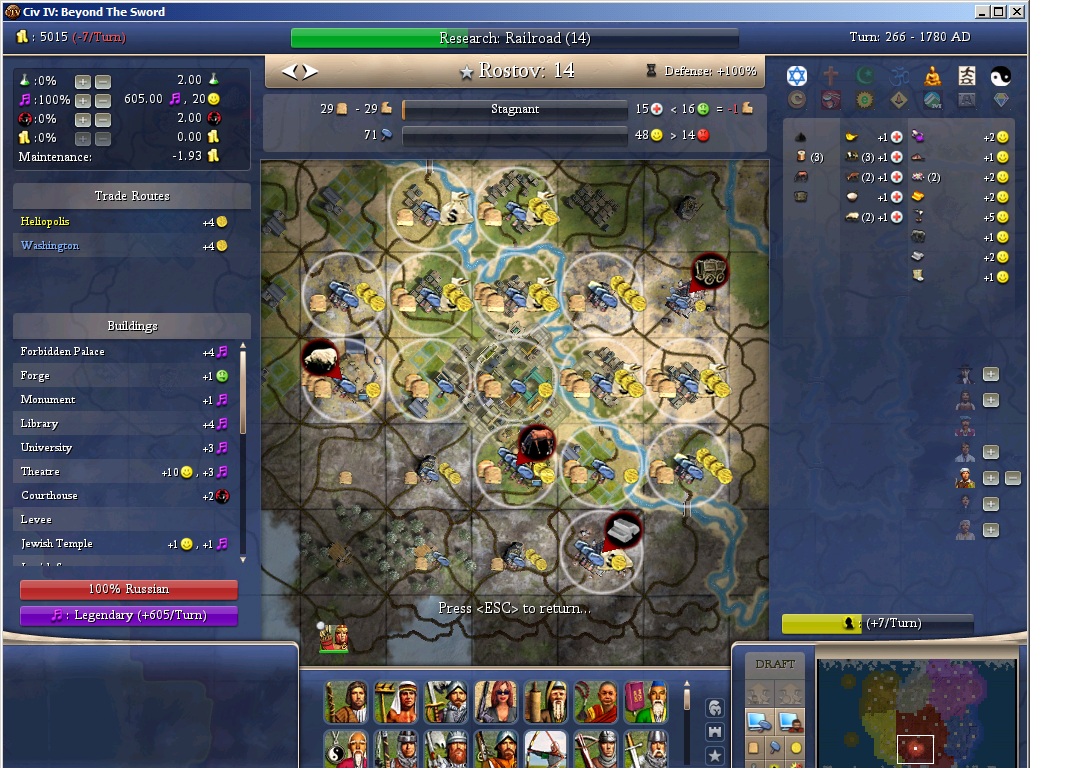Screen dimensions: 1075x775
Task: Click the Draft button
Action: (775, 664)
